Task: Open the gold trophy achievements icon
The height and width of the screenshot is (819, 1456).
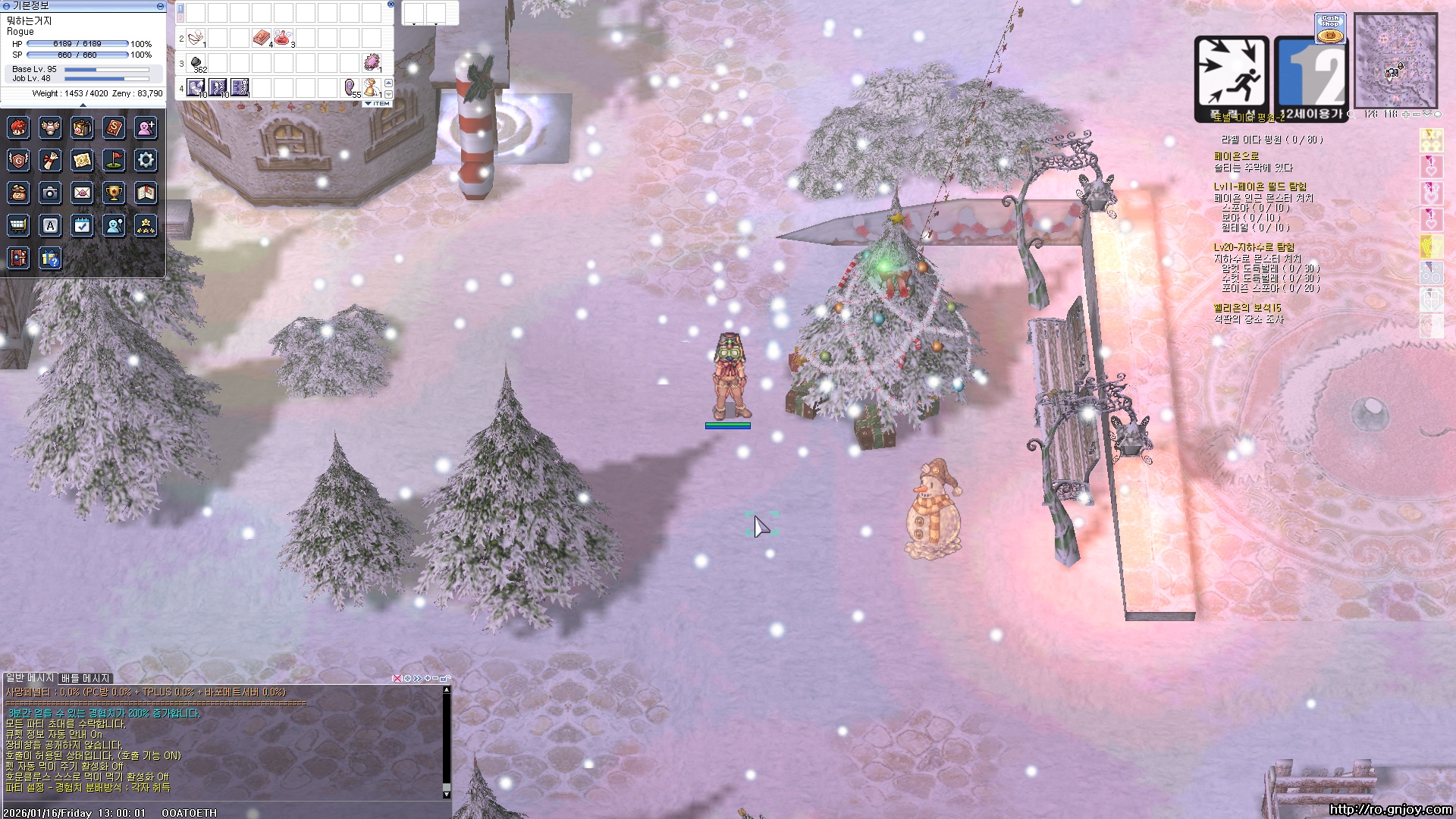Action: click(x=114, y=193)
